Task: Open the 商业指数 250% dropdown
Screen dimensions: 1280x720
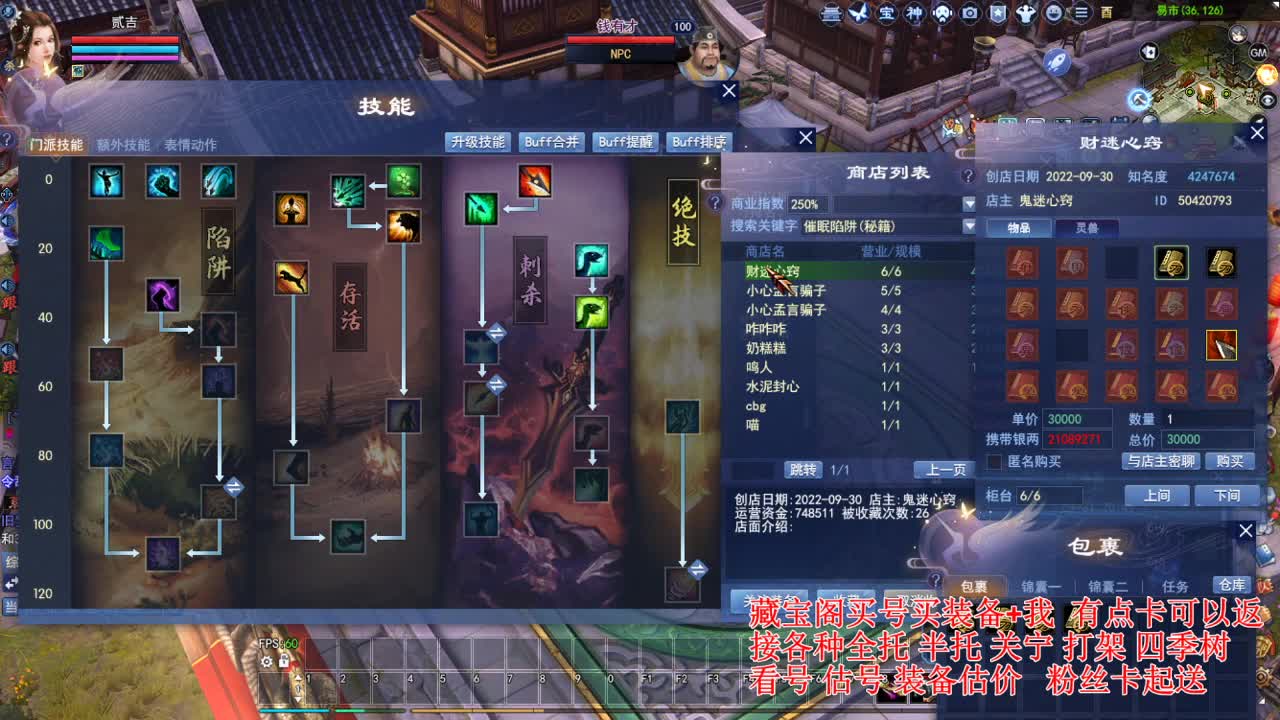Action: point(969,204)
